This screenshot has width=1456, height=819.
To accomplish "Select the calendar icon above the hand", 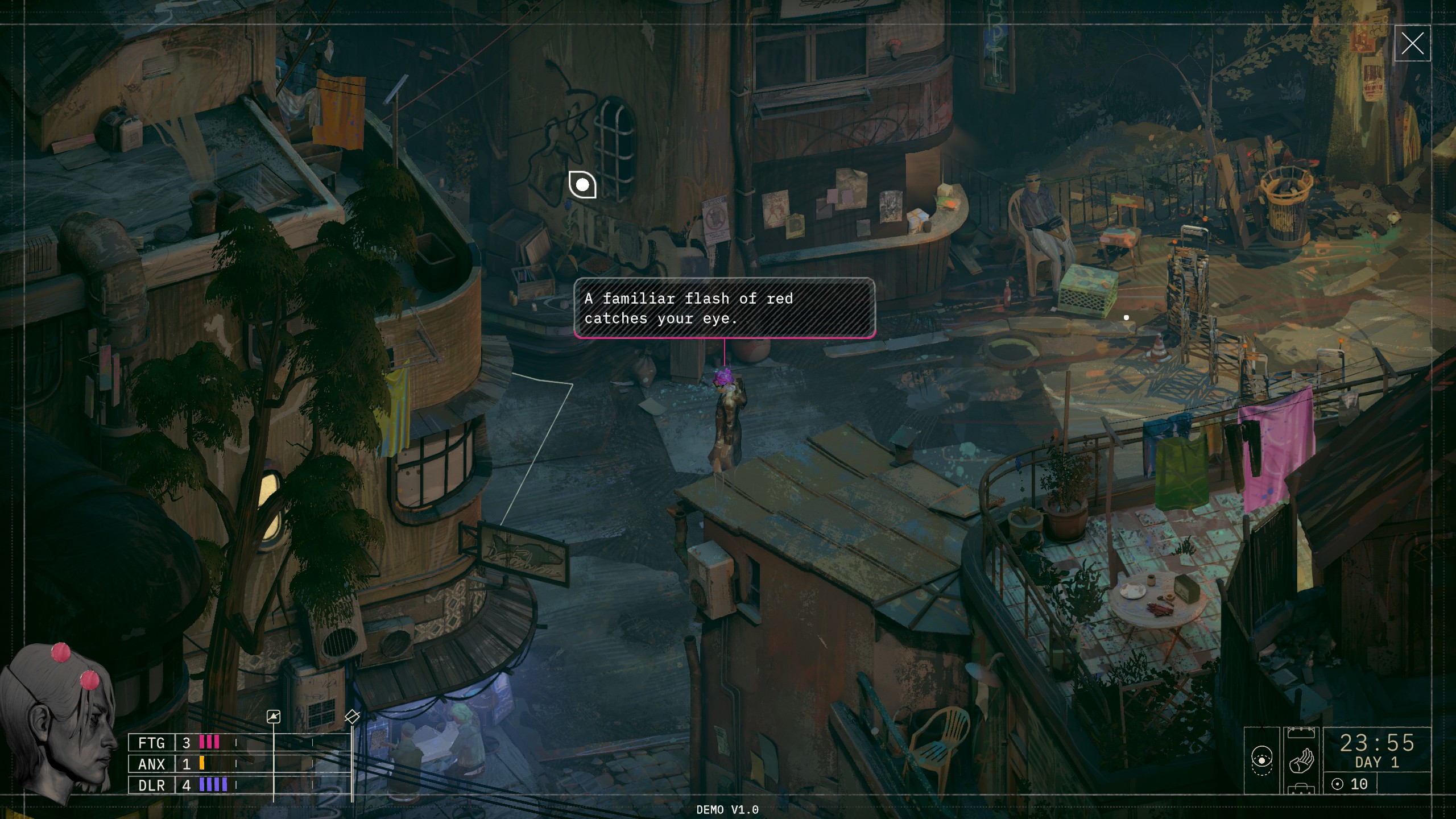I will coord(1301,733).
